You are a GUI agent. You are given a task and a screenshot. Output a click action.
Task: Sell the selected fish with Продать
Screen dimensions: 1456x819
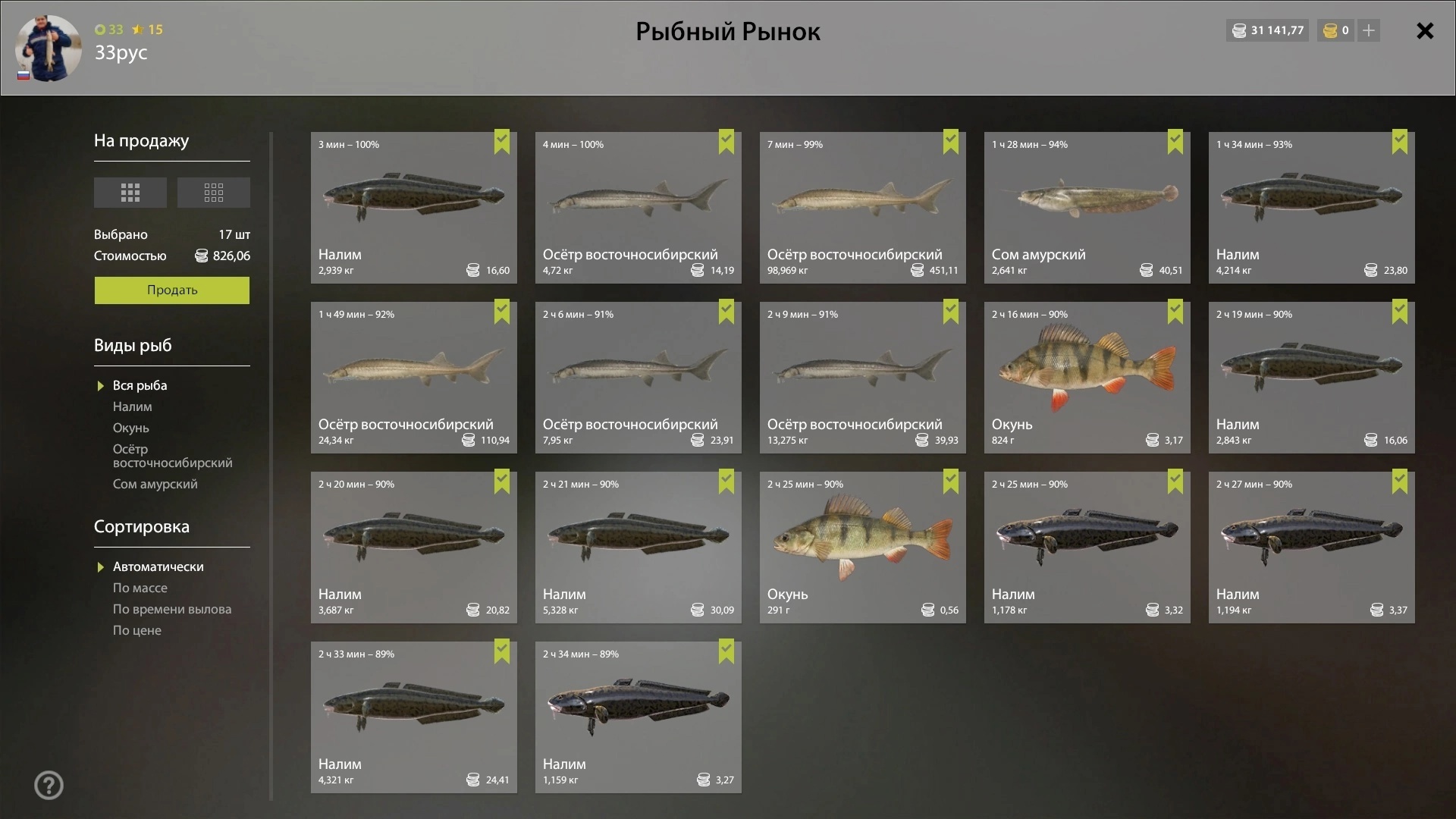(x=171, y=290)
